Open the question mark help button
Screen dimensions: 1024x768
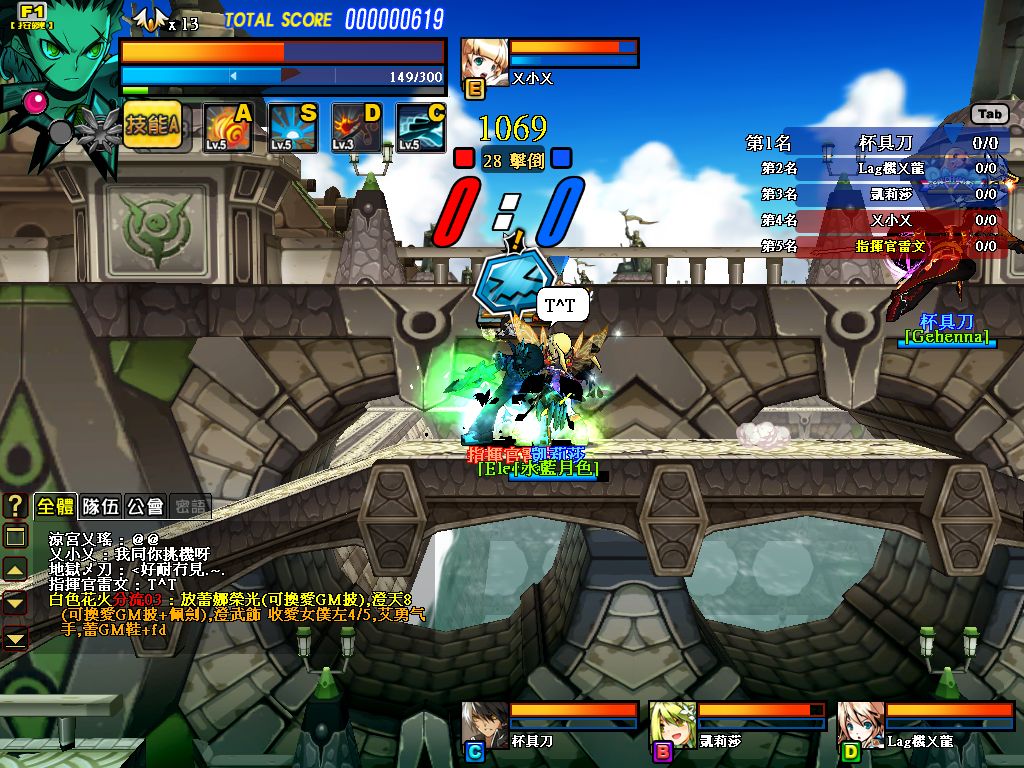(16, 506)
